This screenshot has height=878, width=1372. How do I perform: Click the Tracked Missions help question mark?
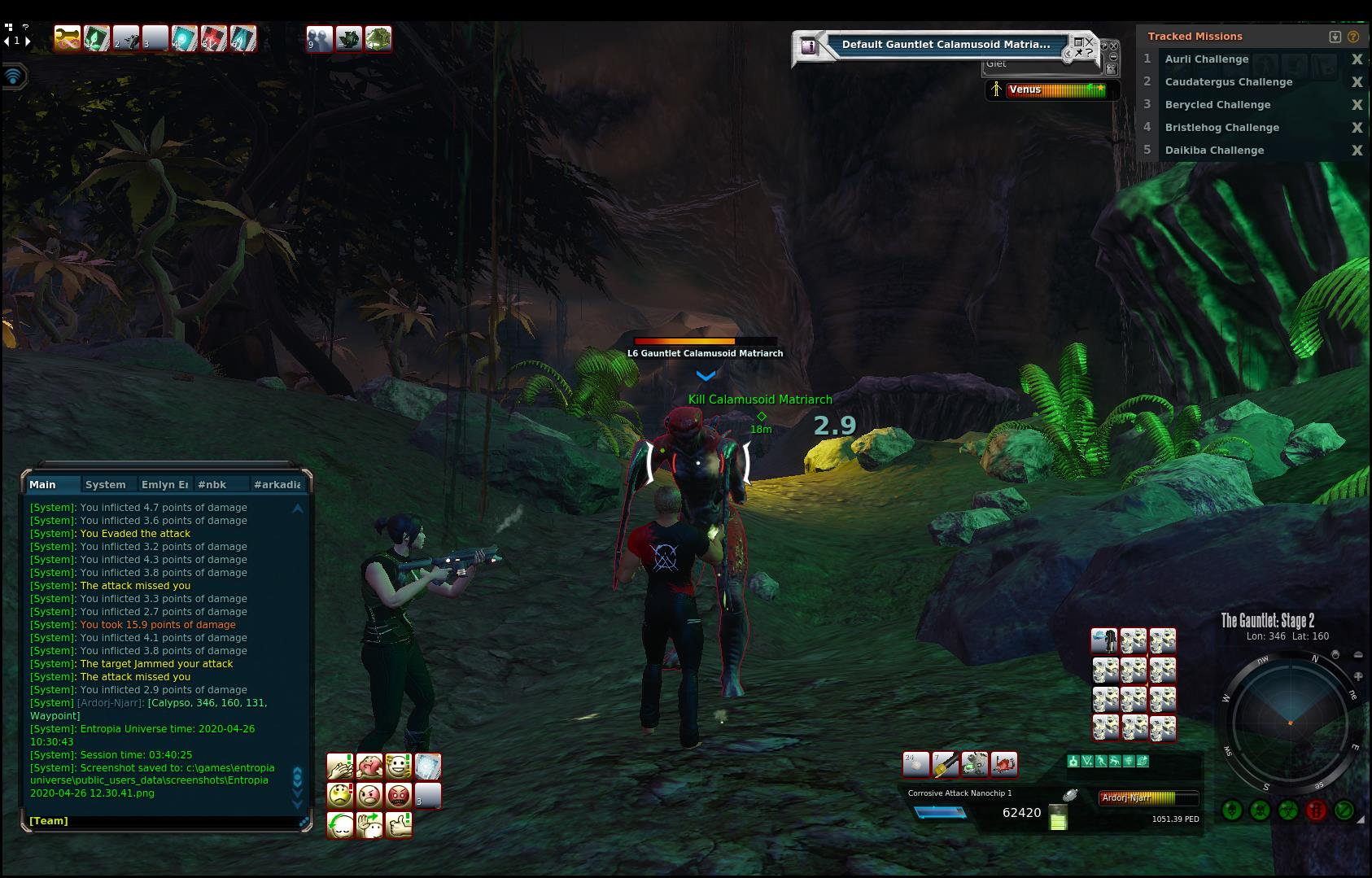[1353, 37]
